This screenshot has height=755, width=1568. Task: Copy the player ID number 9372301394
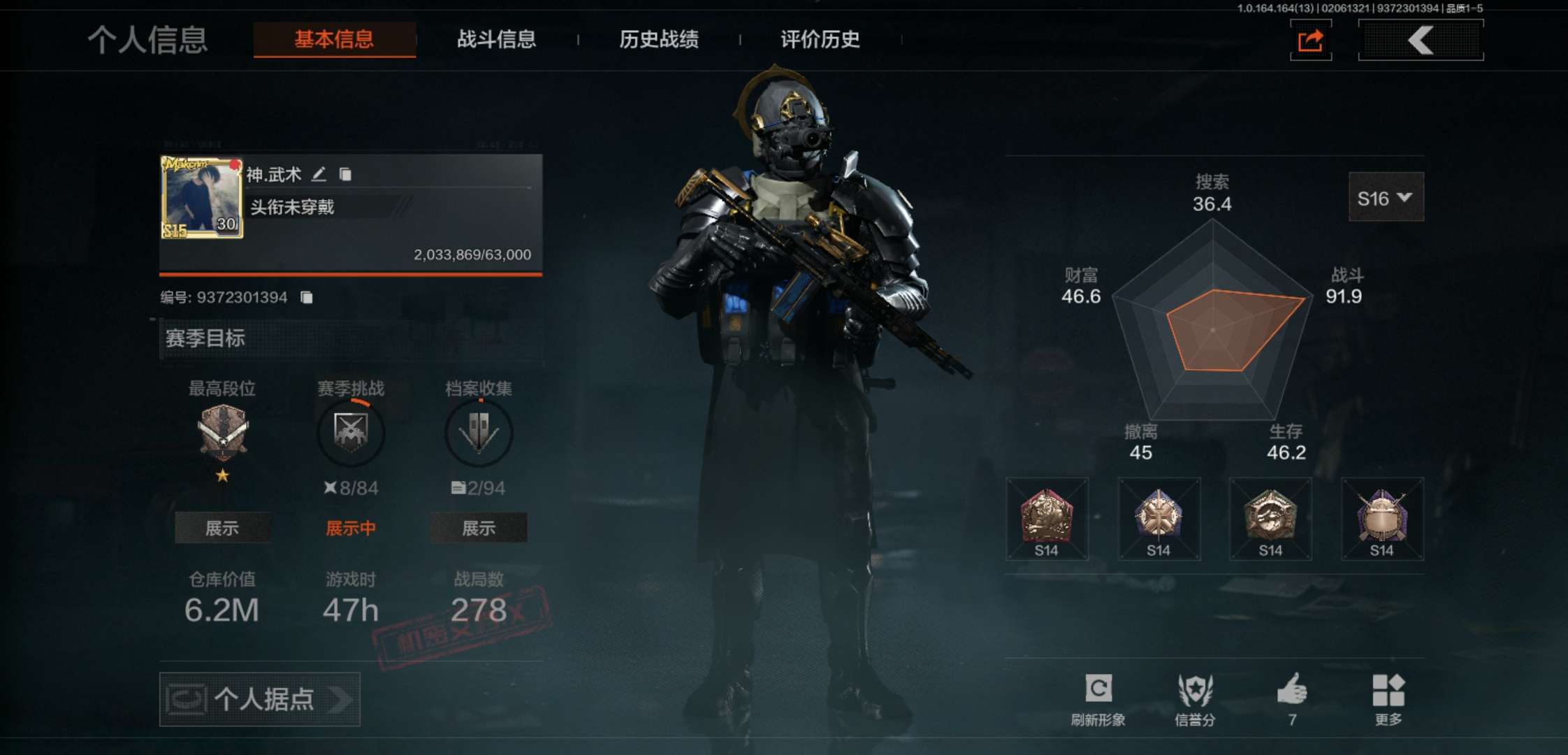306,298
